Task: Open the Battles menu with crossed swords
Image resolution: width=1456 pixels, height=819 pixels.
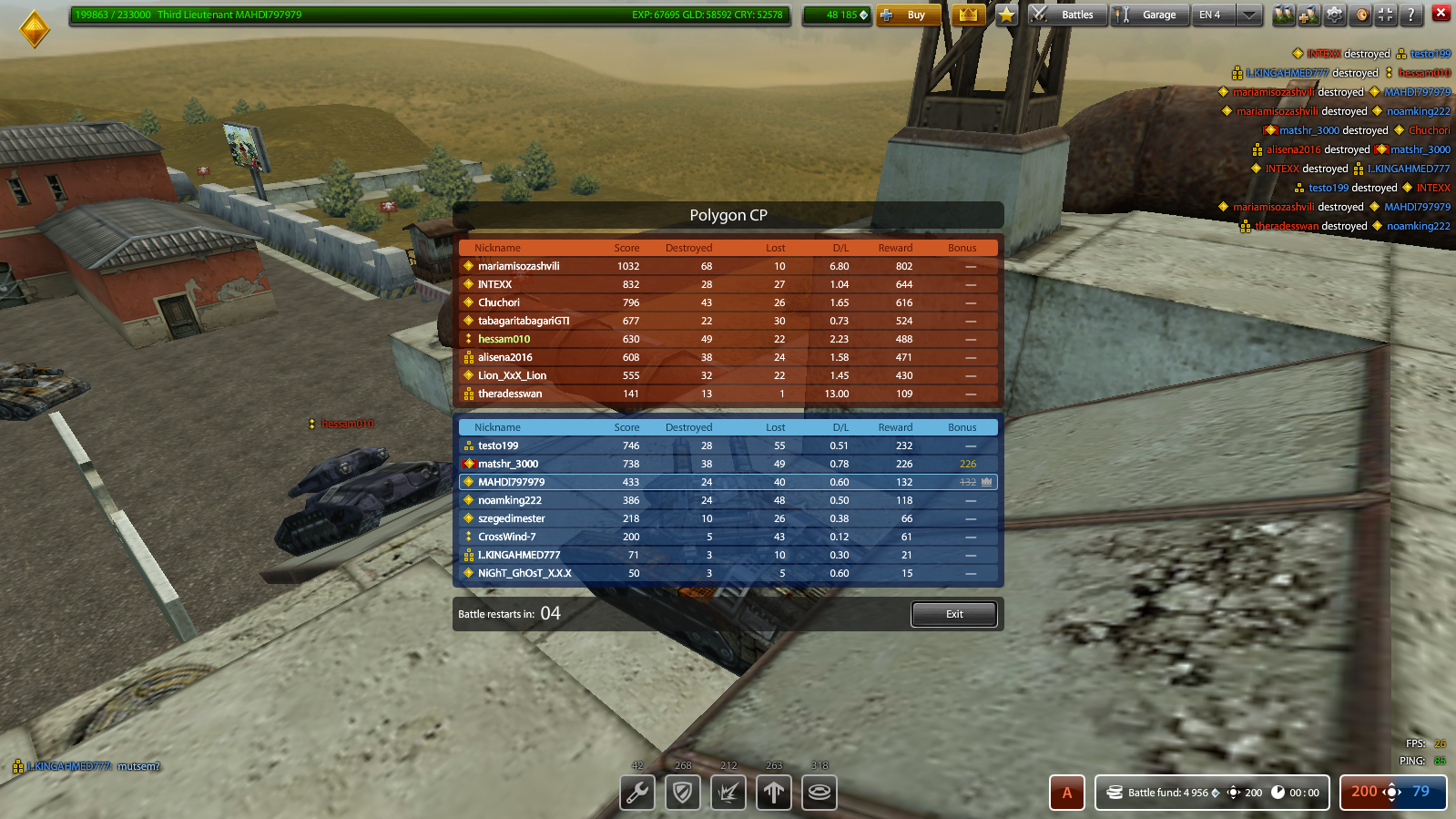Action: [1066, 15]
